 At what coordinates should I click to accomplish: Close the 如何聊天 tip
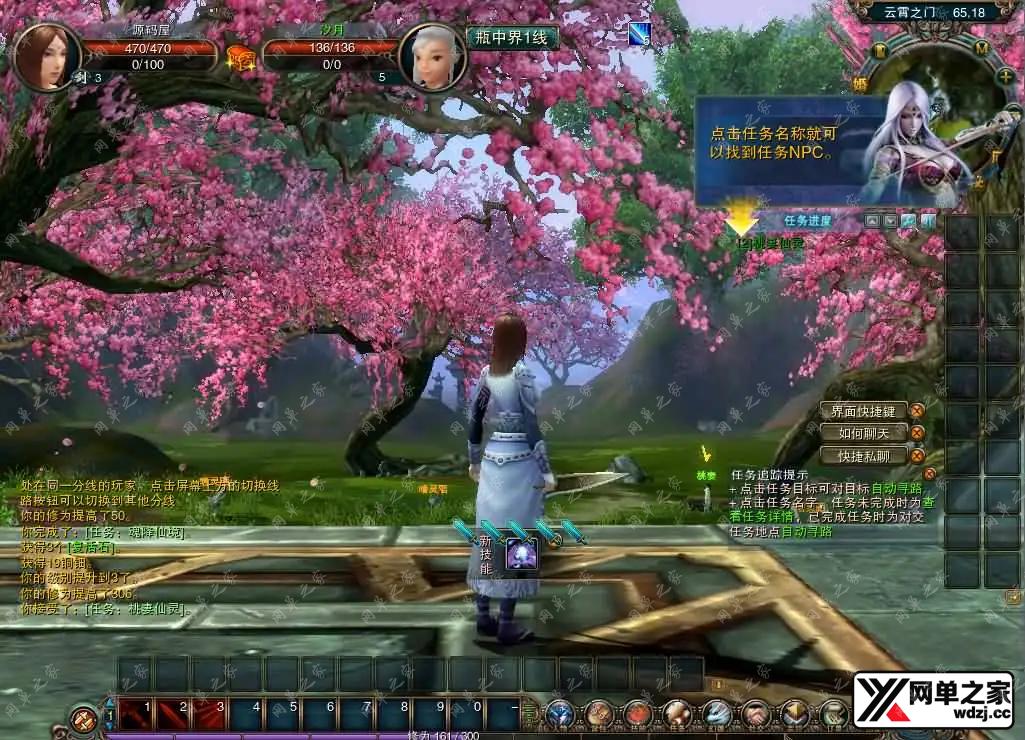917,433
